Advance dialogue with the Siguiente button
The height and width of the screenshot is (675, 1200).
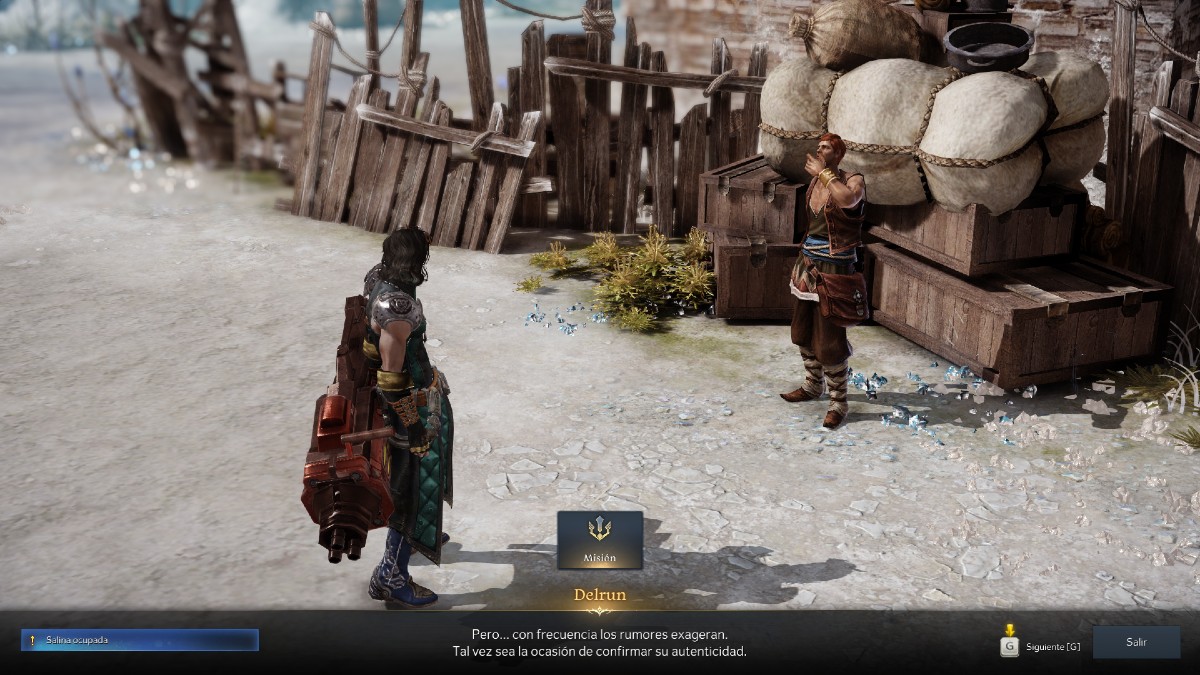(1042, 646)
